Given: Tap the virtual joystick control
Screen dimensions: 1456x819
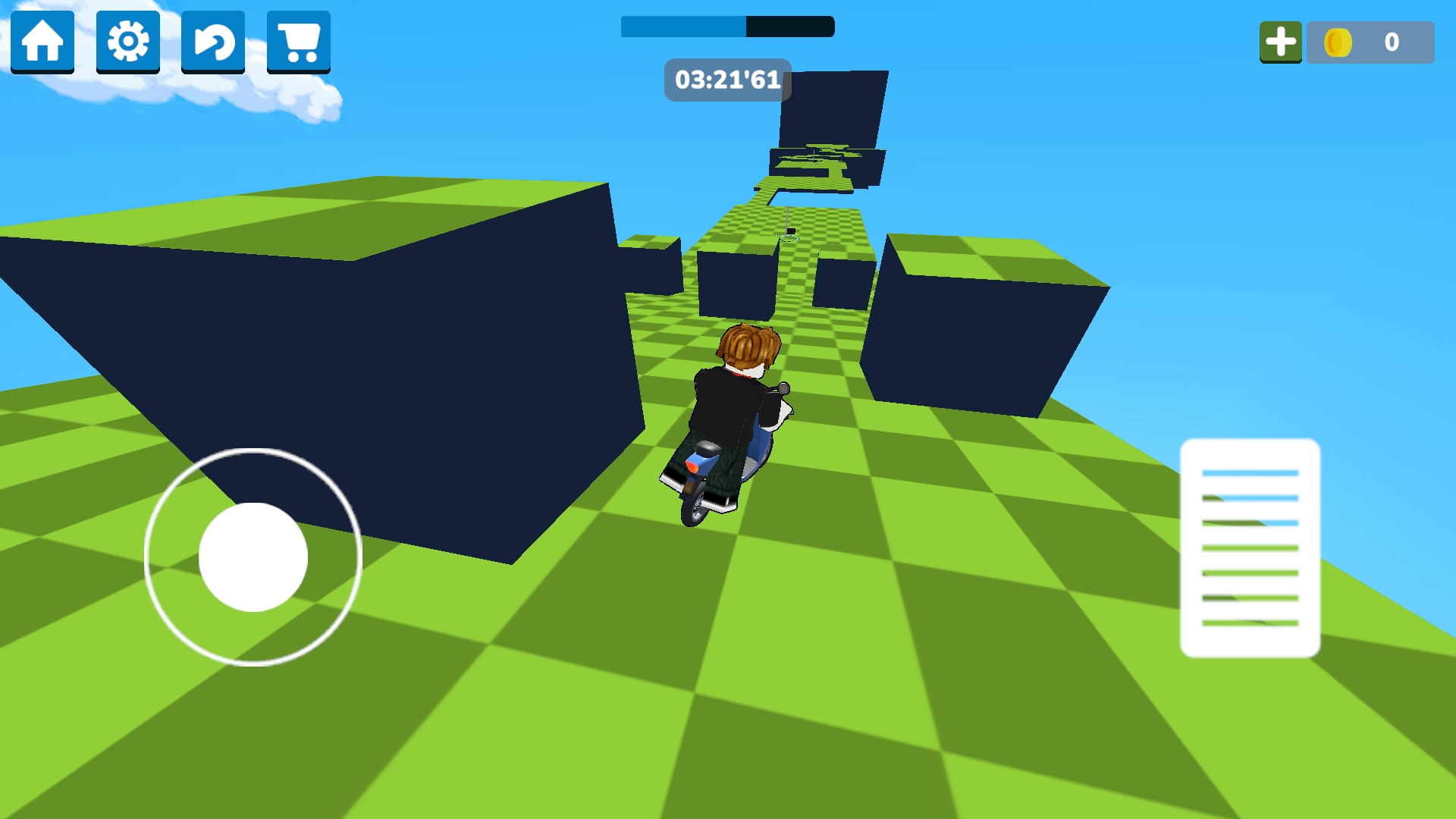Looking at the screenshot, I should coord(253,557).
